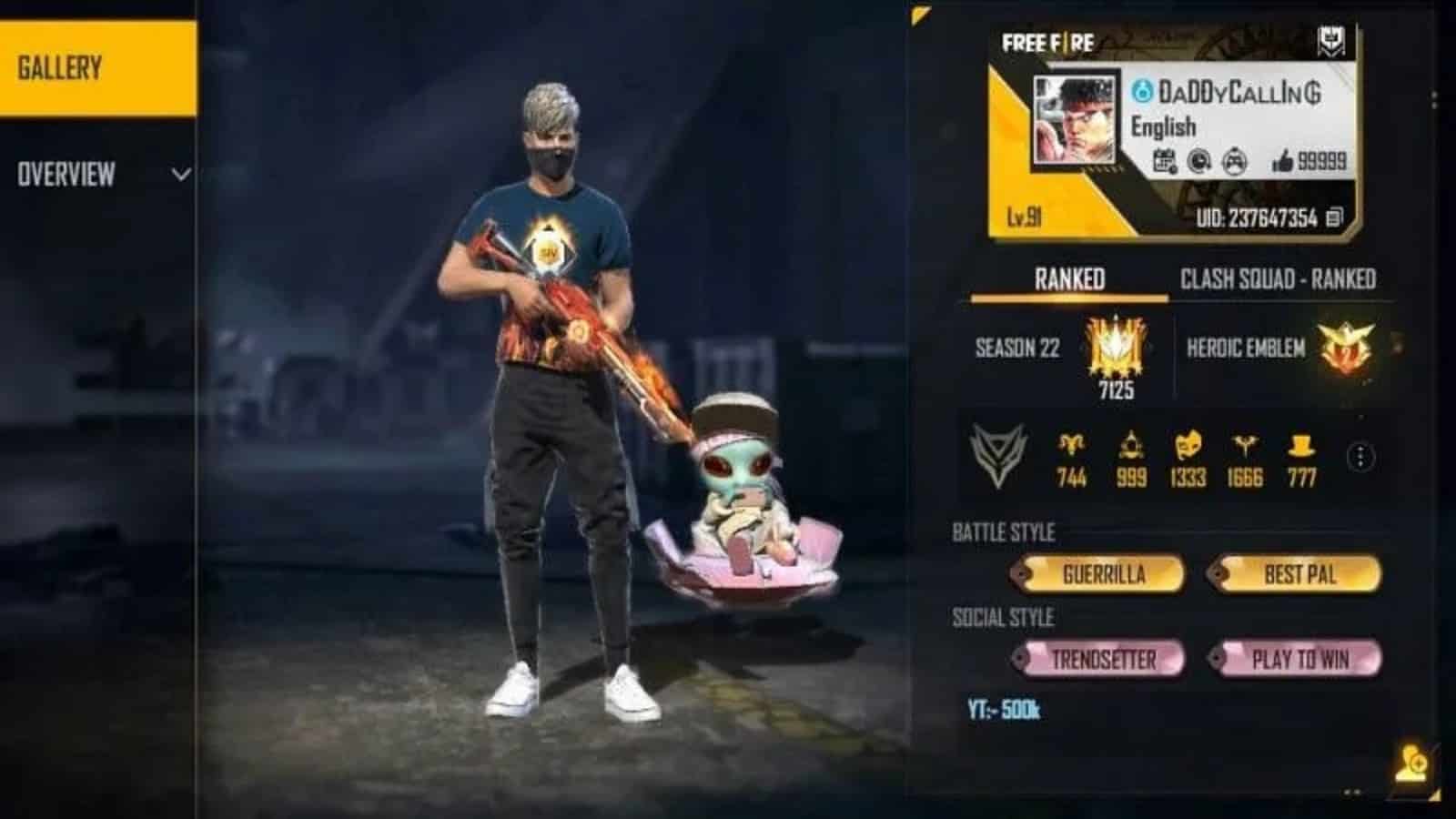Click the clock history icon on the banner
This screenshot has height=819, width=1456.
pyautogui.click(x=1198, y=161)
